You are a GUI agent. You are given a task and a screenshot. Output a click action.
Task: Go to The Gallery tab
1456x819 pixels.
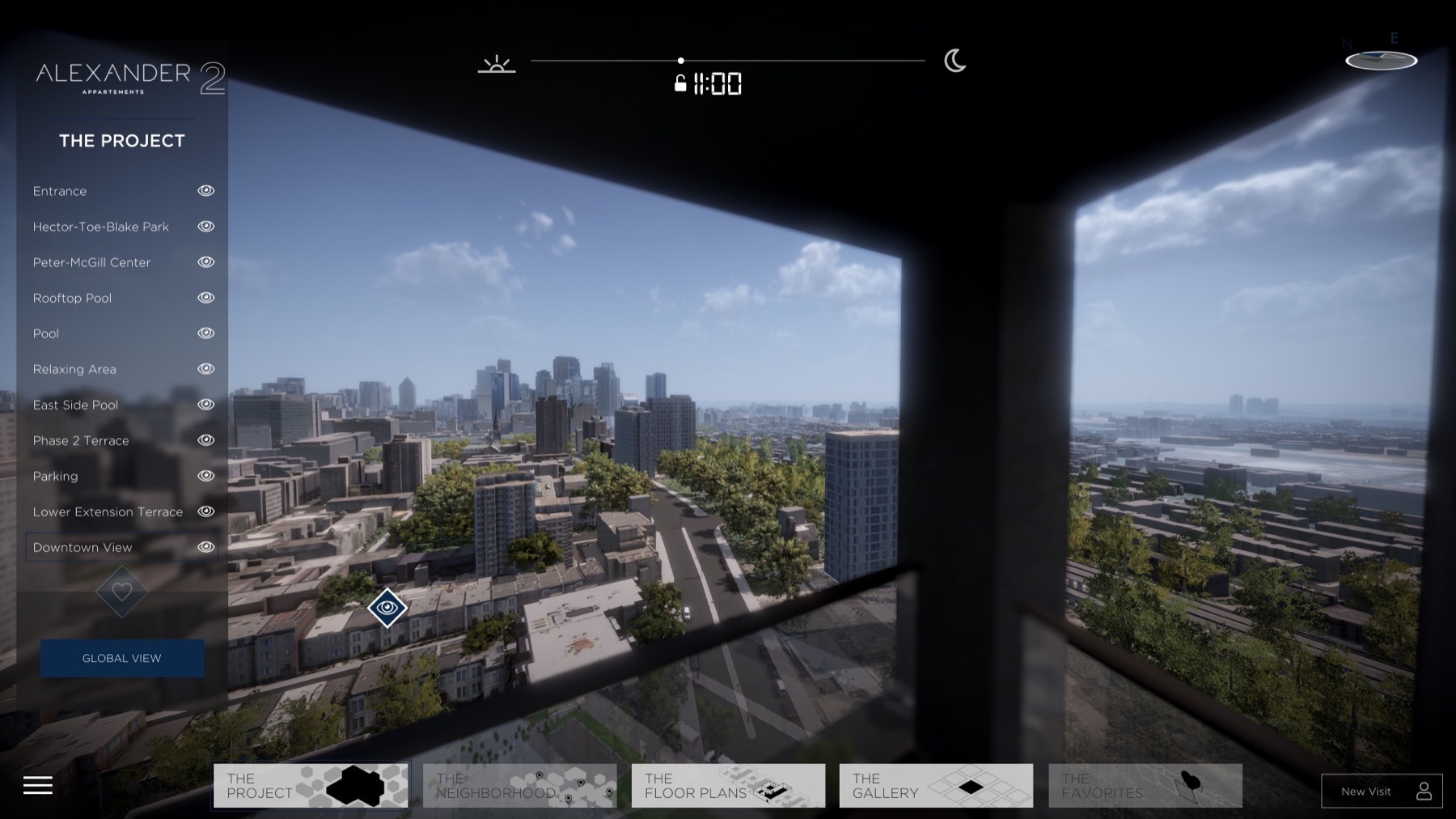936,786
